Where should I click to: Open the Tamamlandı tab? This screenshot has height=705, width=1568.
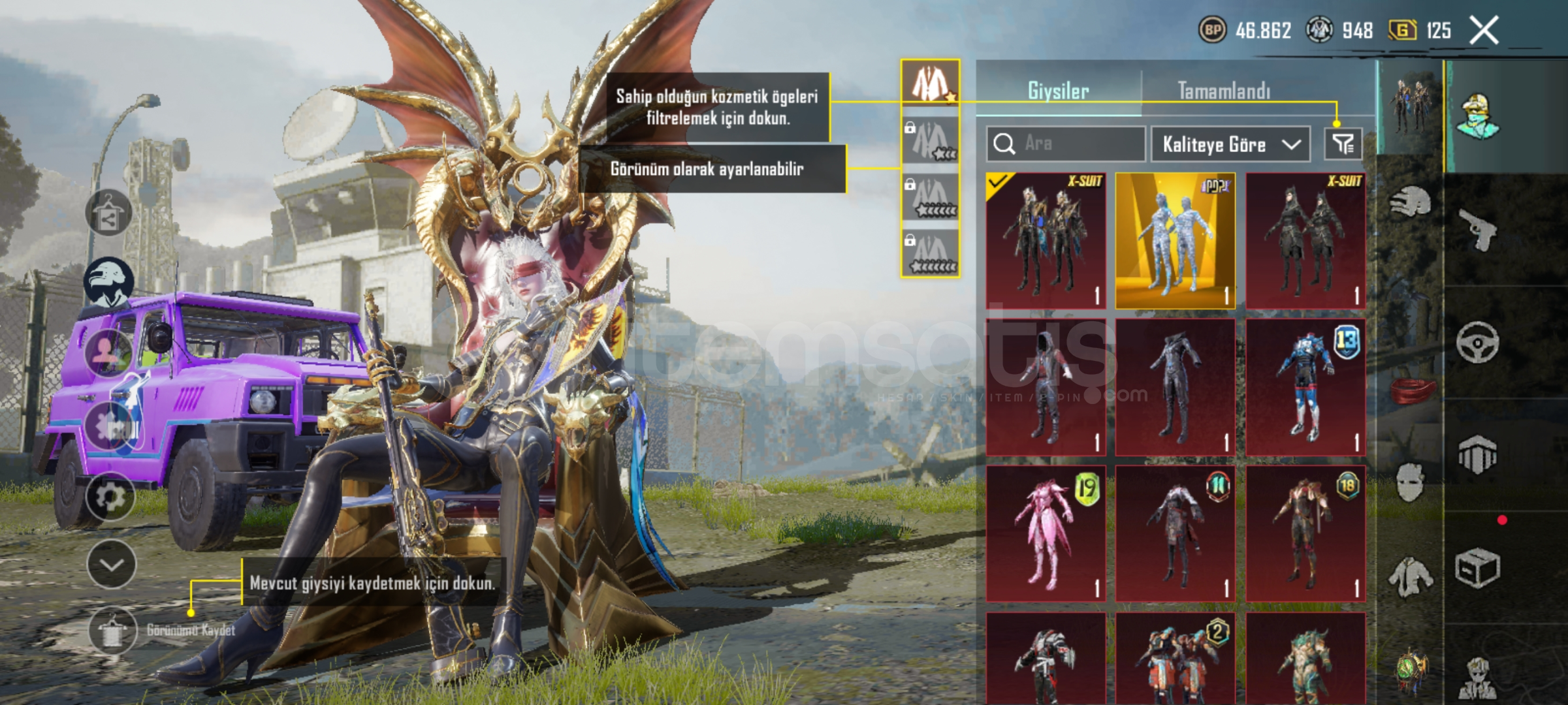(1224, 91)
